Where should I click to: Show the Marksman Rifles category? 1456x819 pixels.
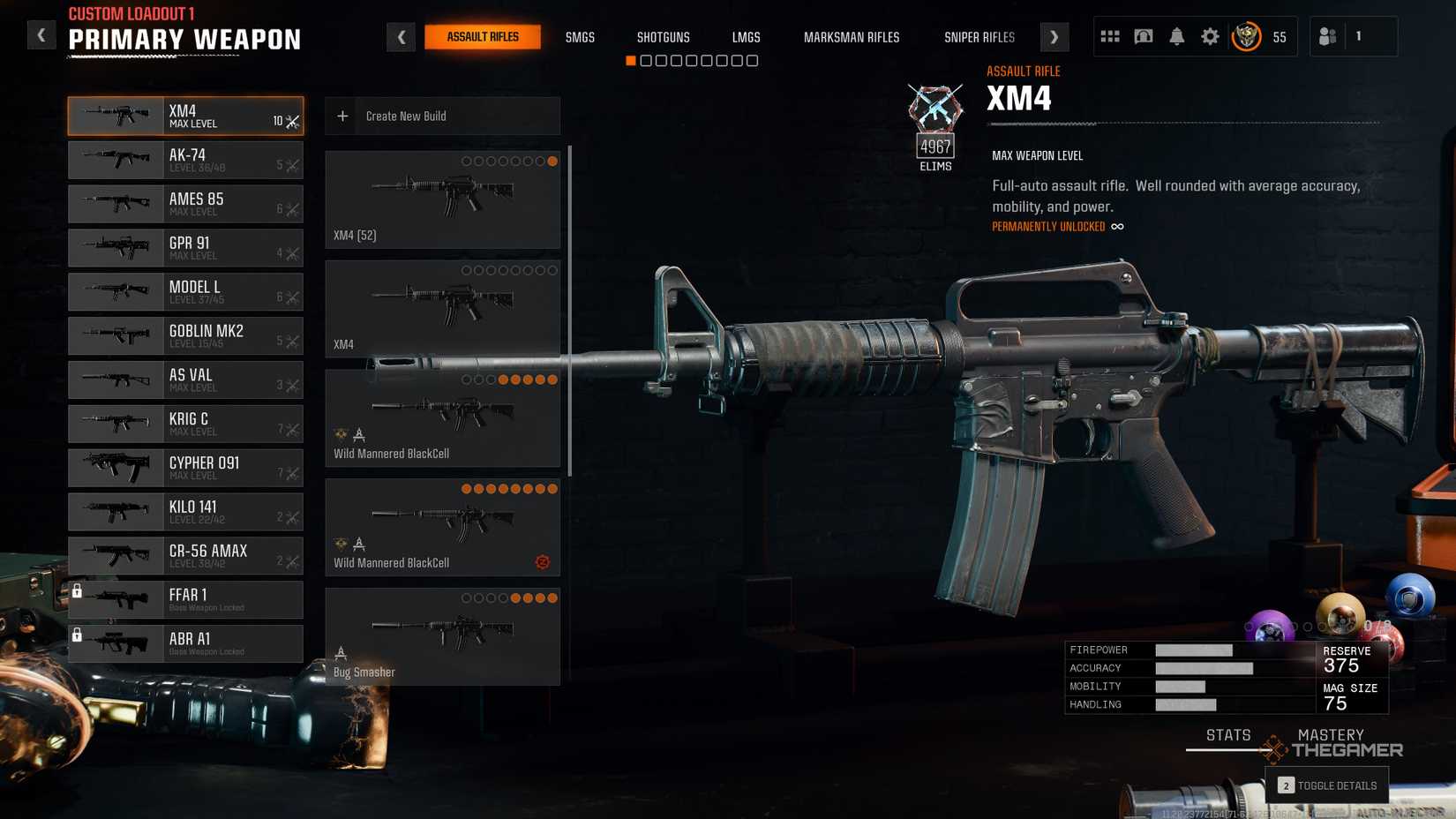point(851,37)
